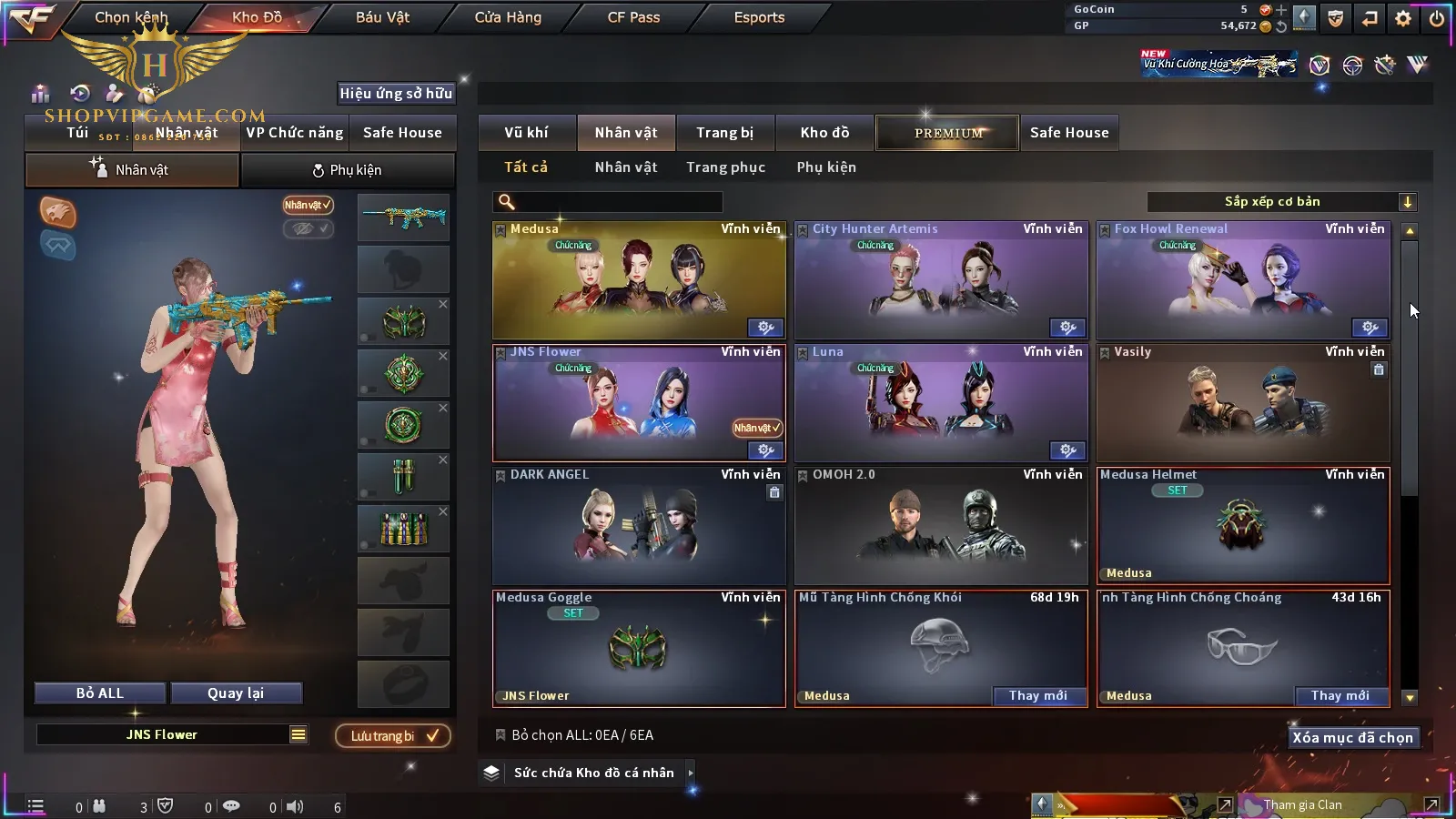Image resolution: width=1456 pixels, height=819 pixels.
Task: Click the Quay lại button
Action: (x=236, y=693)
